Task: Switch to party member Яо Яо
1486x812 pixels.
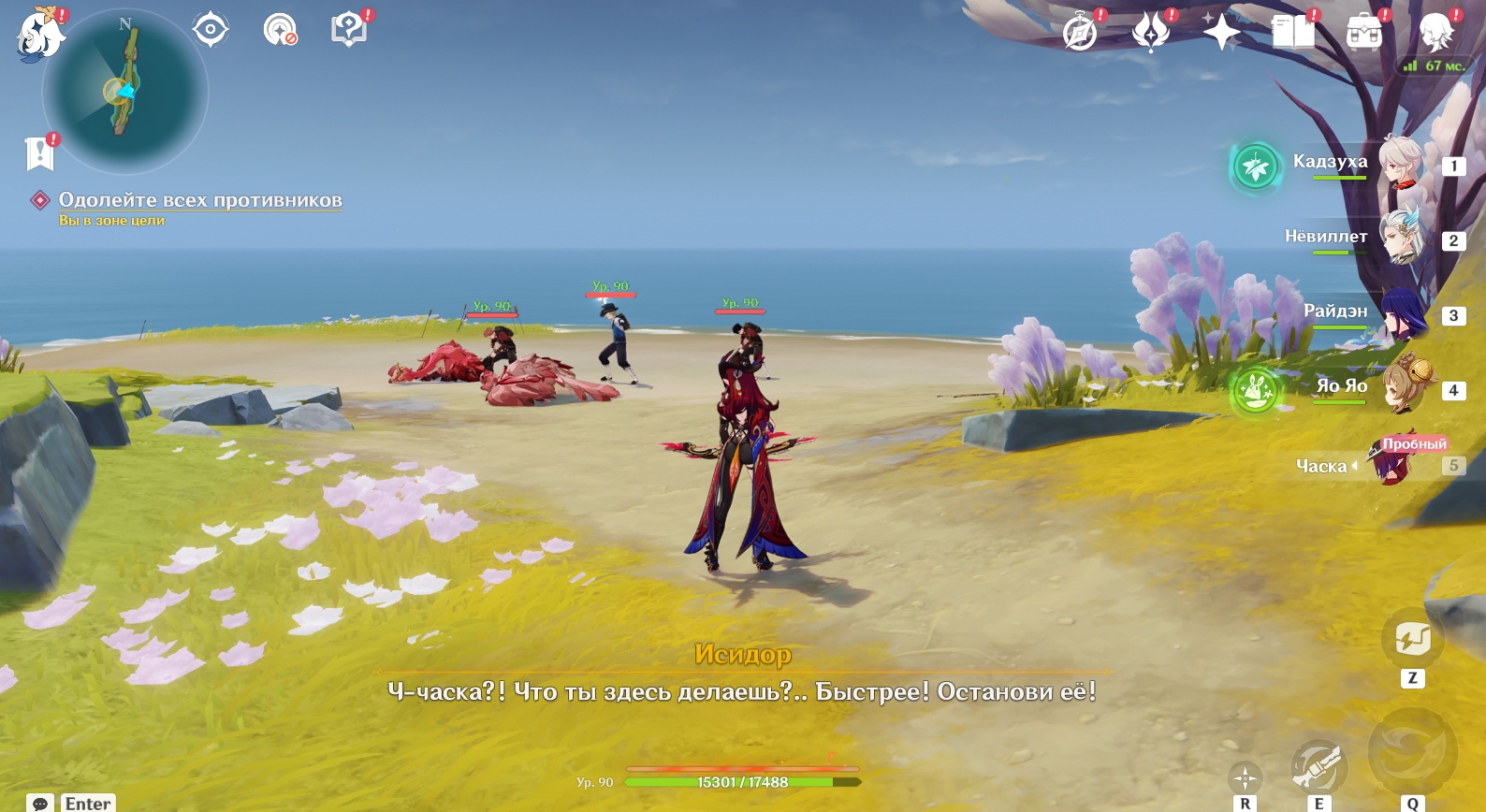Action: [x=1400, y=386]
